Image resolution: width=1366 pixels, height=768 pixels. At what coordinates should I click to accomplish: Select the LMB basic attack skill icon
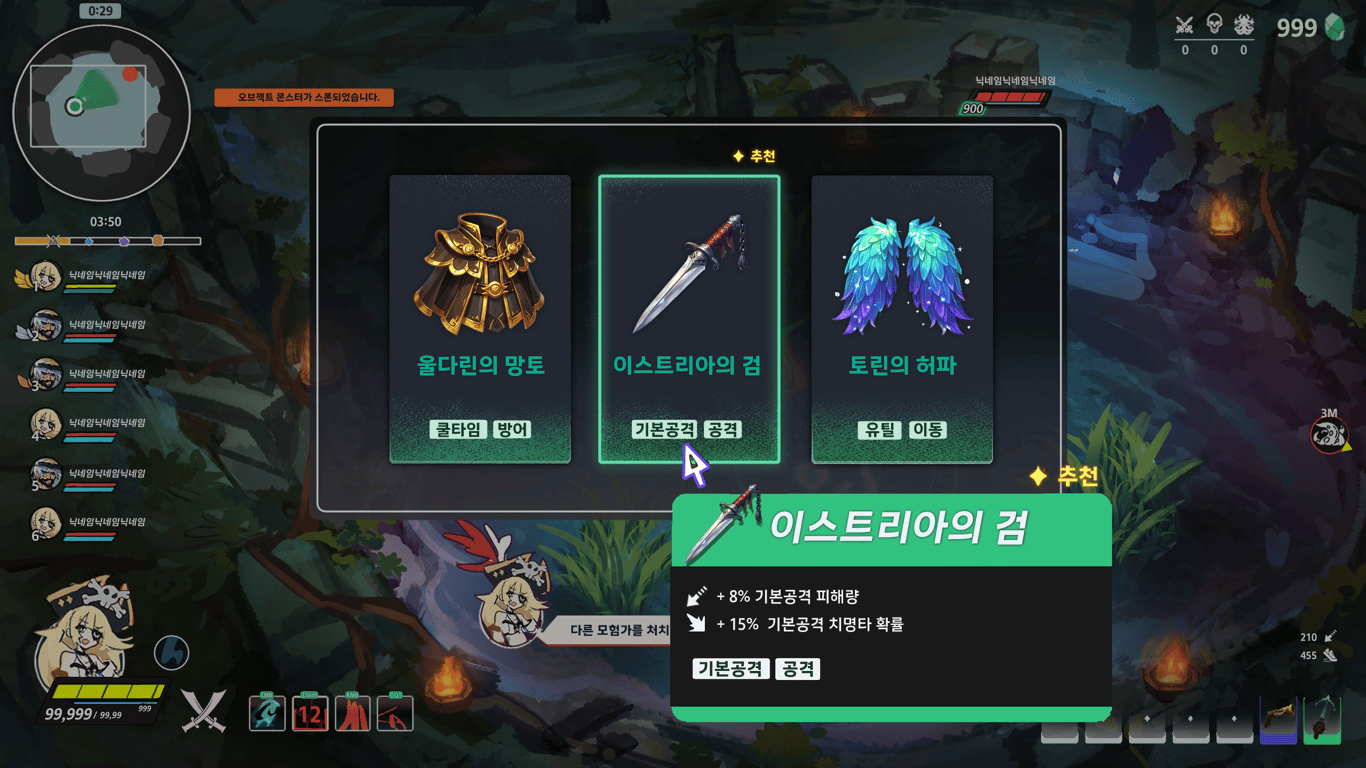(x=267, y=713)
